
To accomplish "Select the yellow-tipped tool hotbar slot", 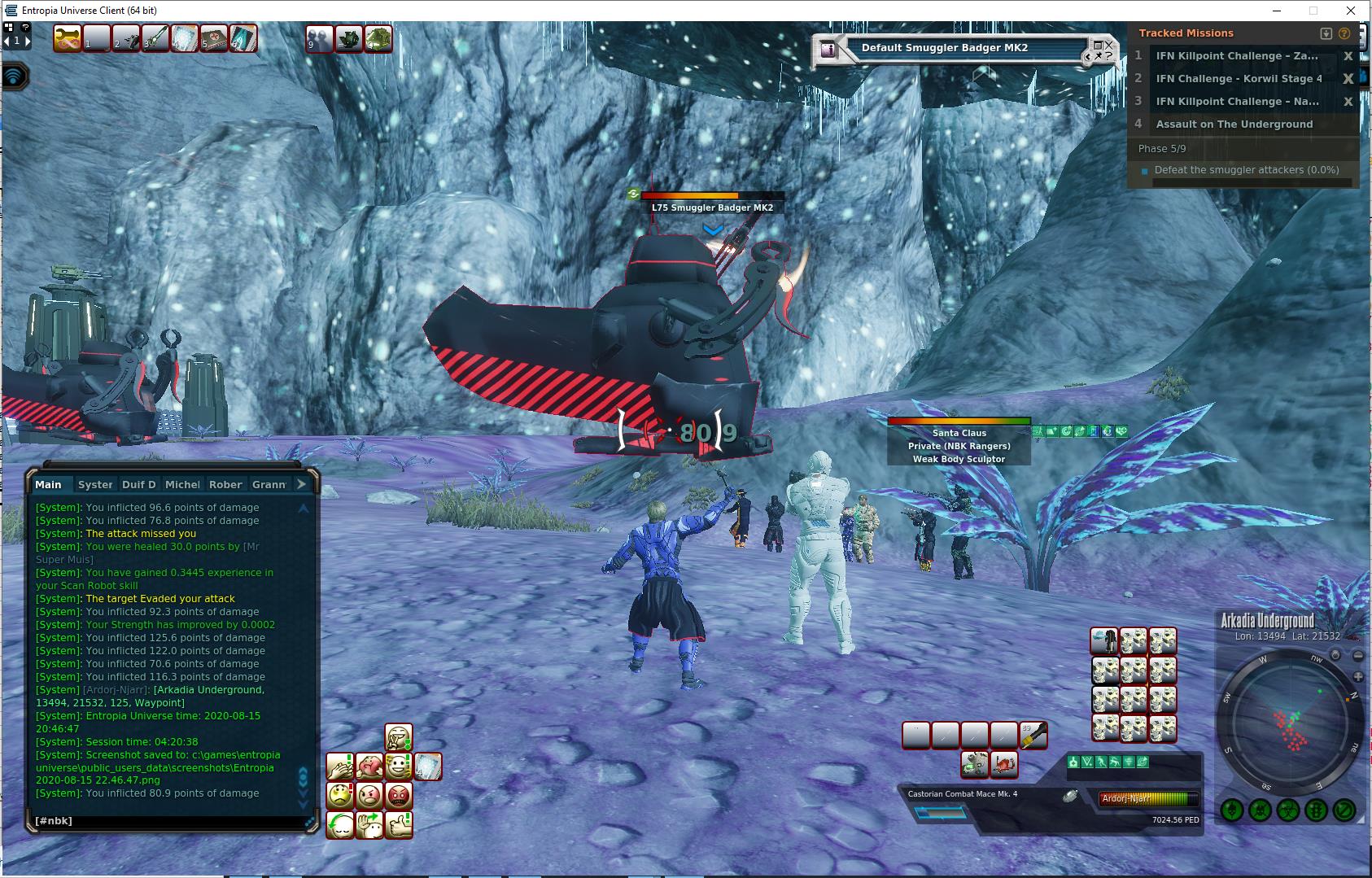I will [1033, 736].
